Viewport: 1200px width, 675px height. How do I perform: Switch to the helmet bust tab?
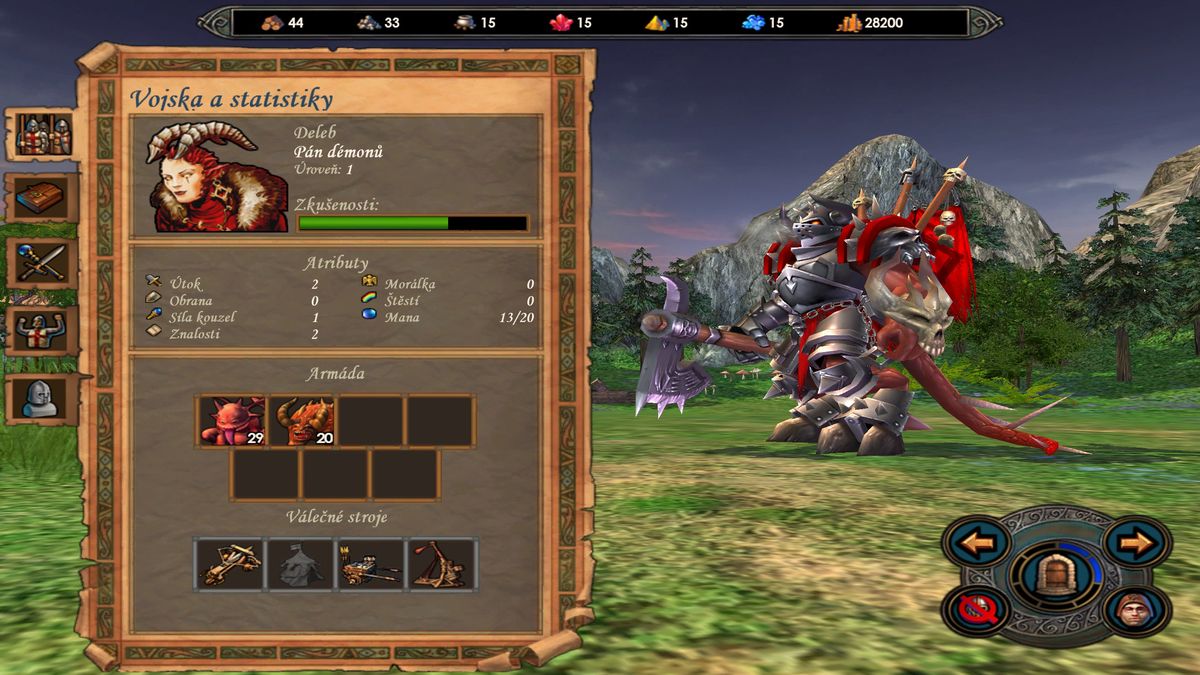tap(44, 397)
